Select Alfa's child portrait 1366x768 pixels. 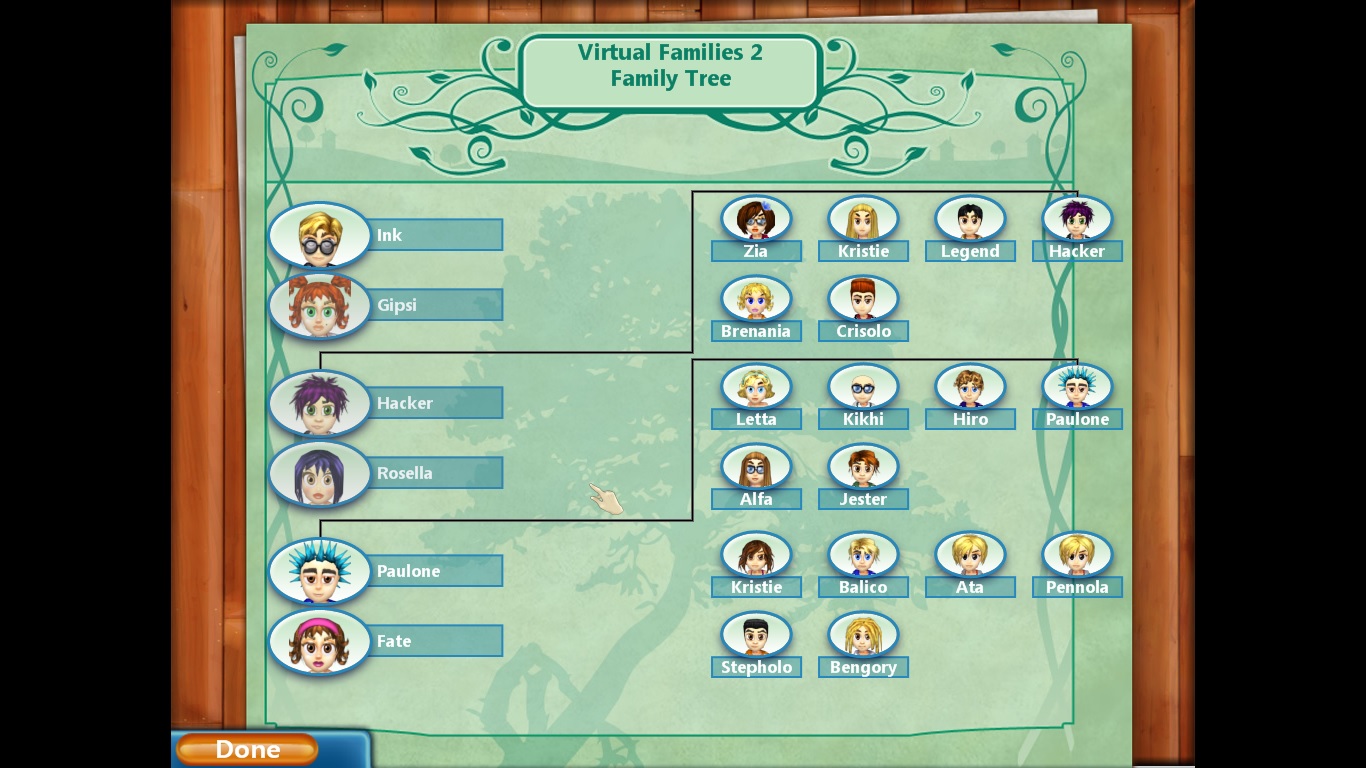point(756,467)
